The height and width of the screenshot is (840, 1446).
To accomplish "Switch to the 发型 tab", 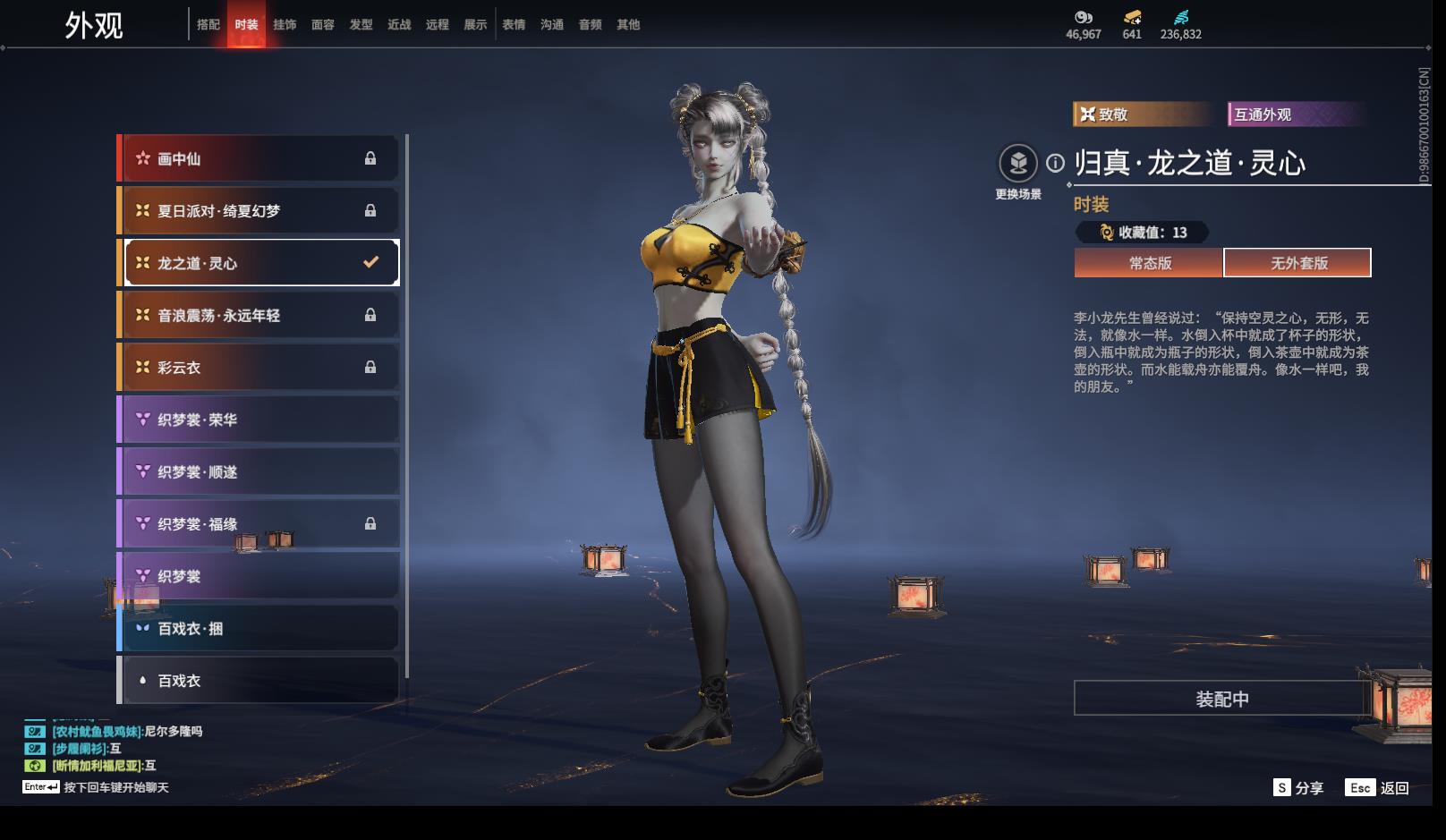I will 361,25.
